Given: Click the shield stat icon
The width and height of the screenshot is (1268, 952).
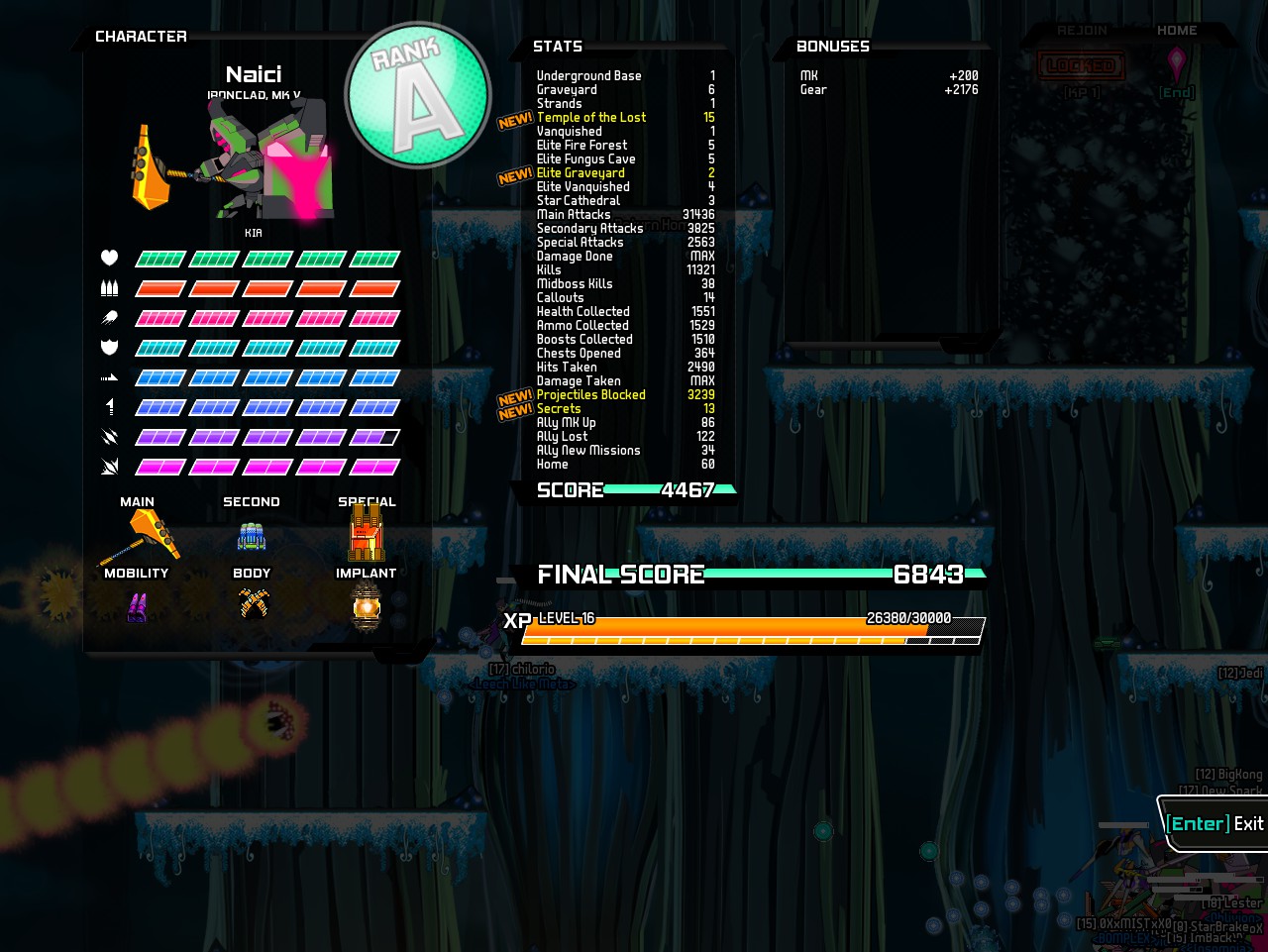Looking at the screenshot, I should pos(109,347).
